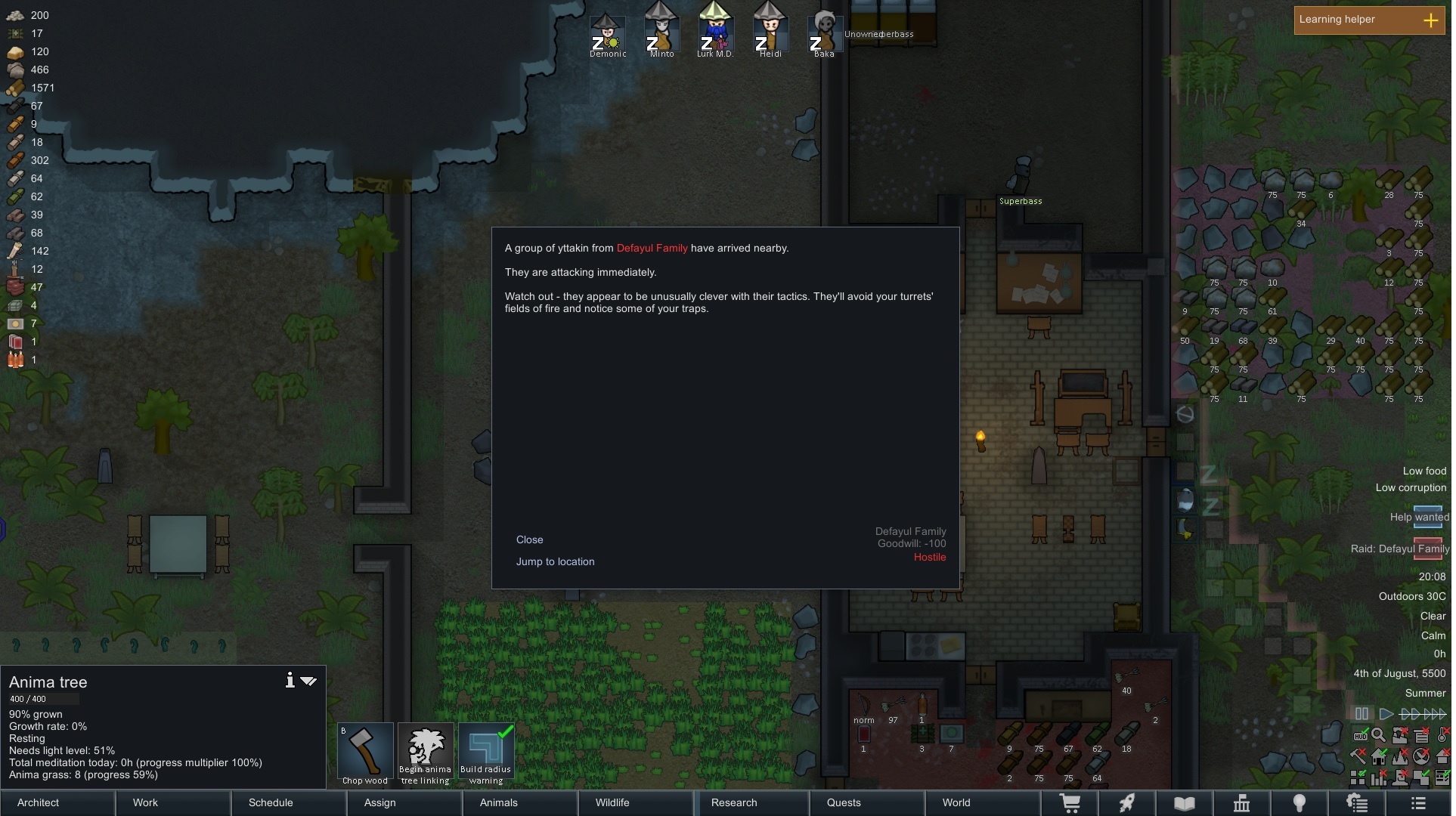This screenshot has width=1456, height=816.
Task: Open the Research tab
Action: [x=734, y=802]
